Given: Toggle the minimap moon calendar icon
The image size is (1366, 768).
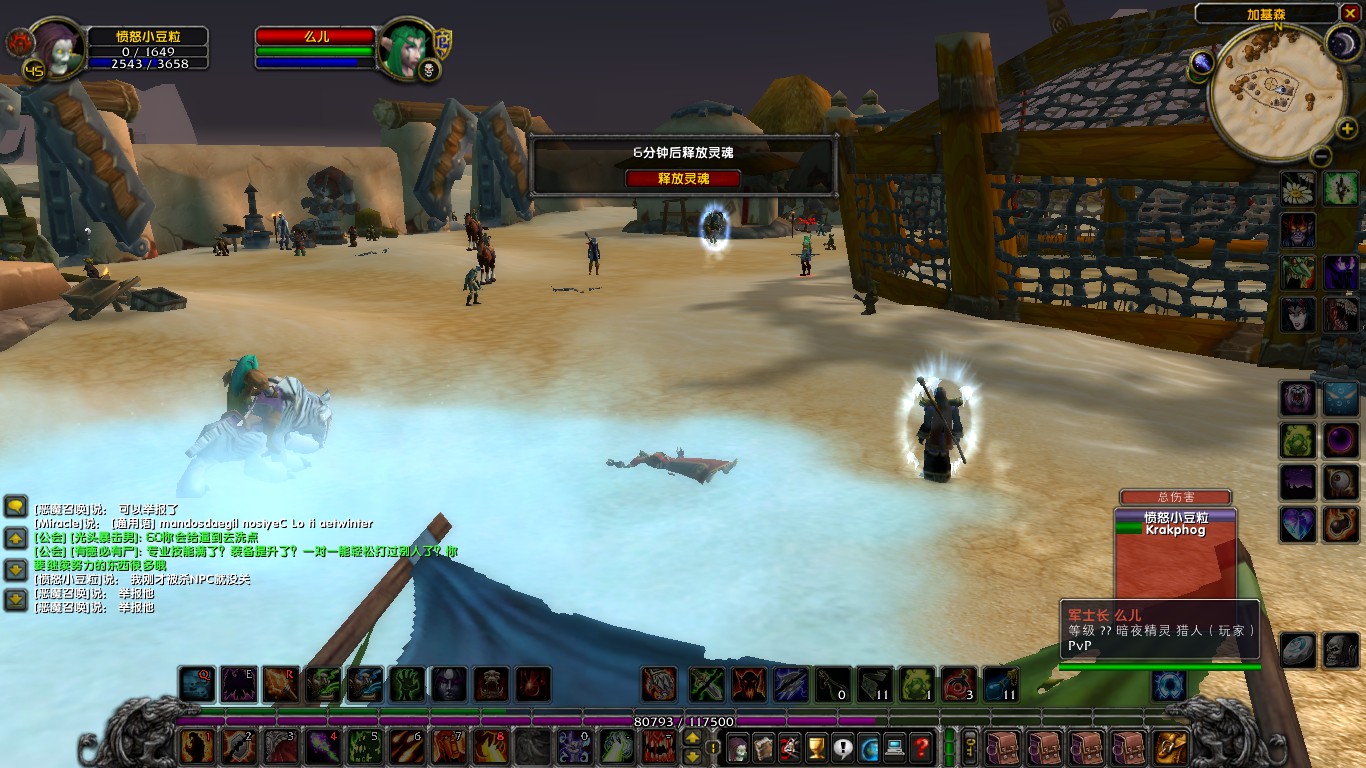Looking at the screenshot, I should tap(1342, 41).
